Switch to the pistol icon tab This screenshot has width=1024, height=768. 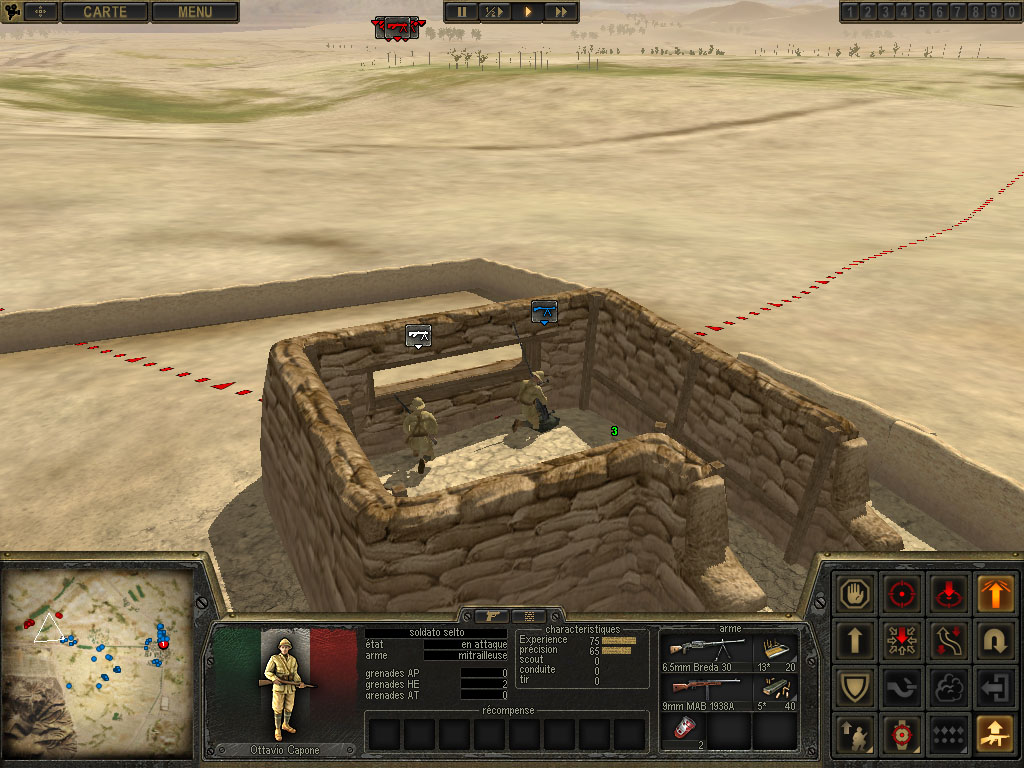pos(492,616)
